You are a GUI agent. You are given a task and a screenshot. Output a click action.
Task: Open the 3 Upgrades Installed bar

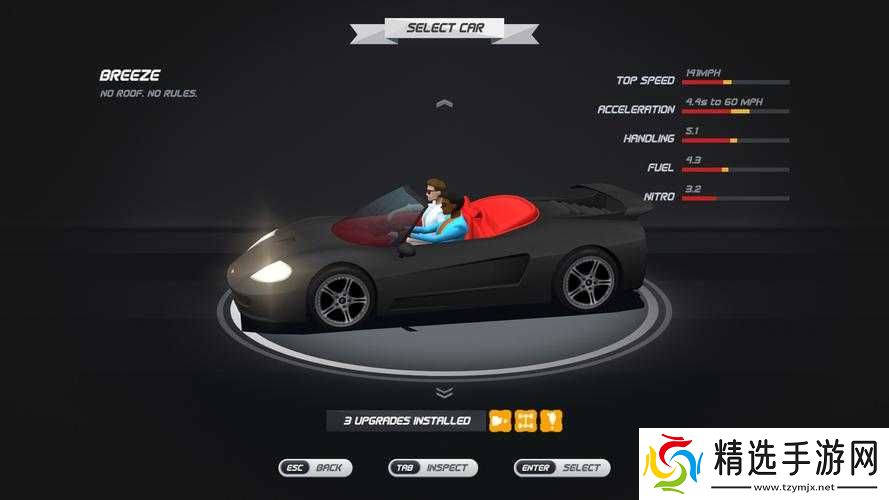[x=406, y=421]
